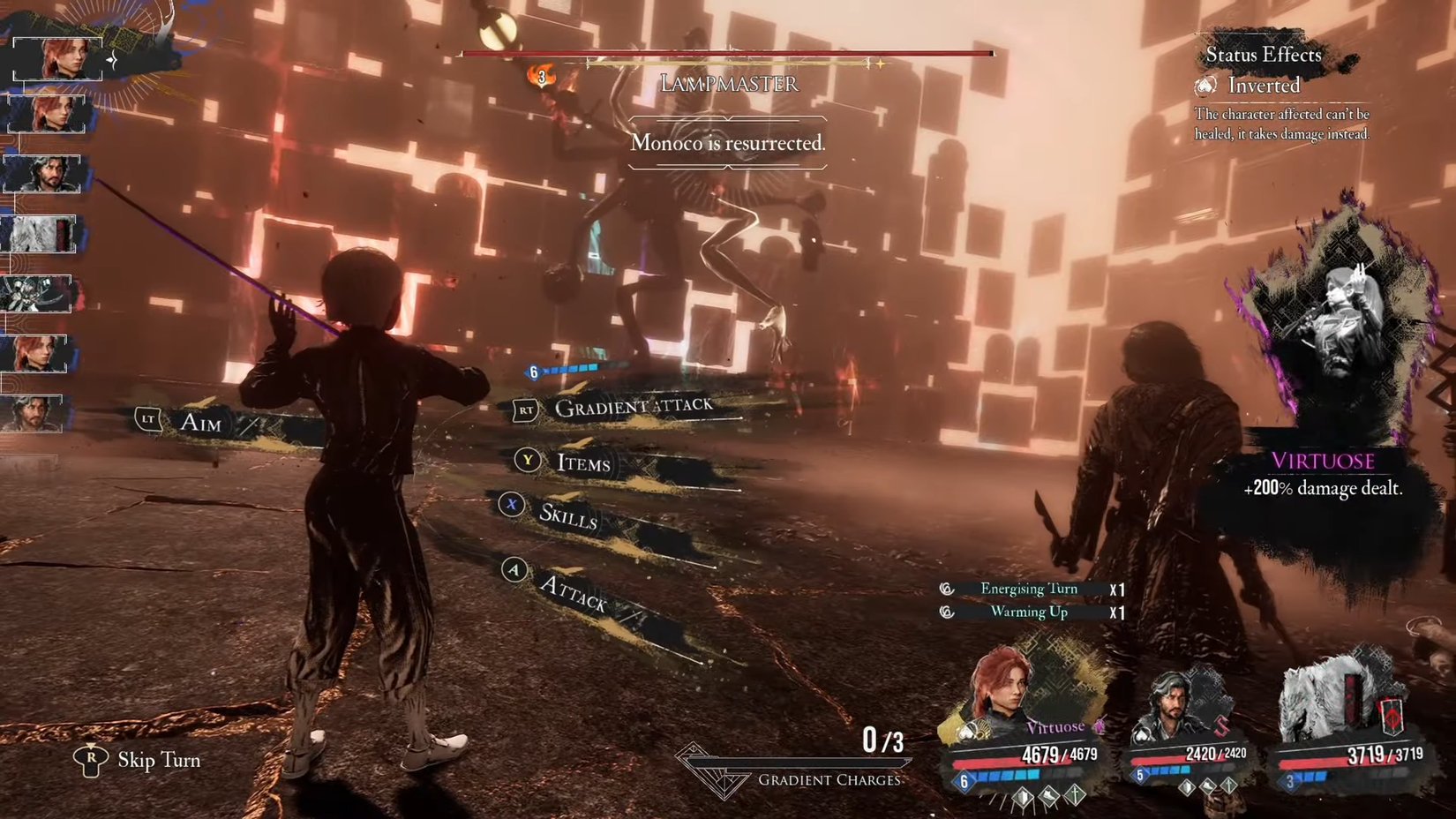Click the Inverted status effect icon
The width and height of the screenshot is (1456, 819).
[1205, 86]
